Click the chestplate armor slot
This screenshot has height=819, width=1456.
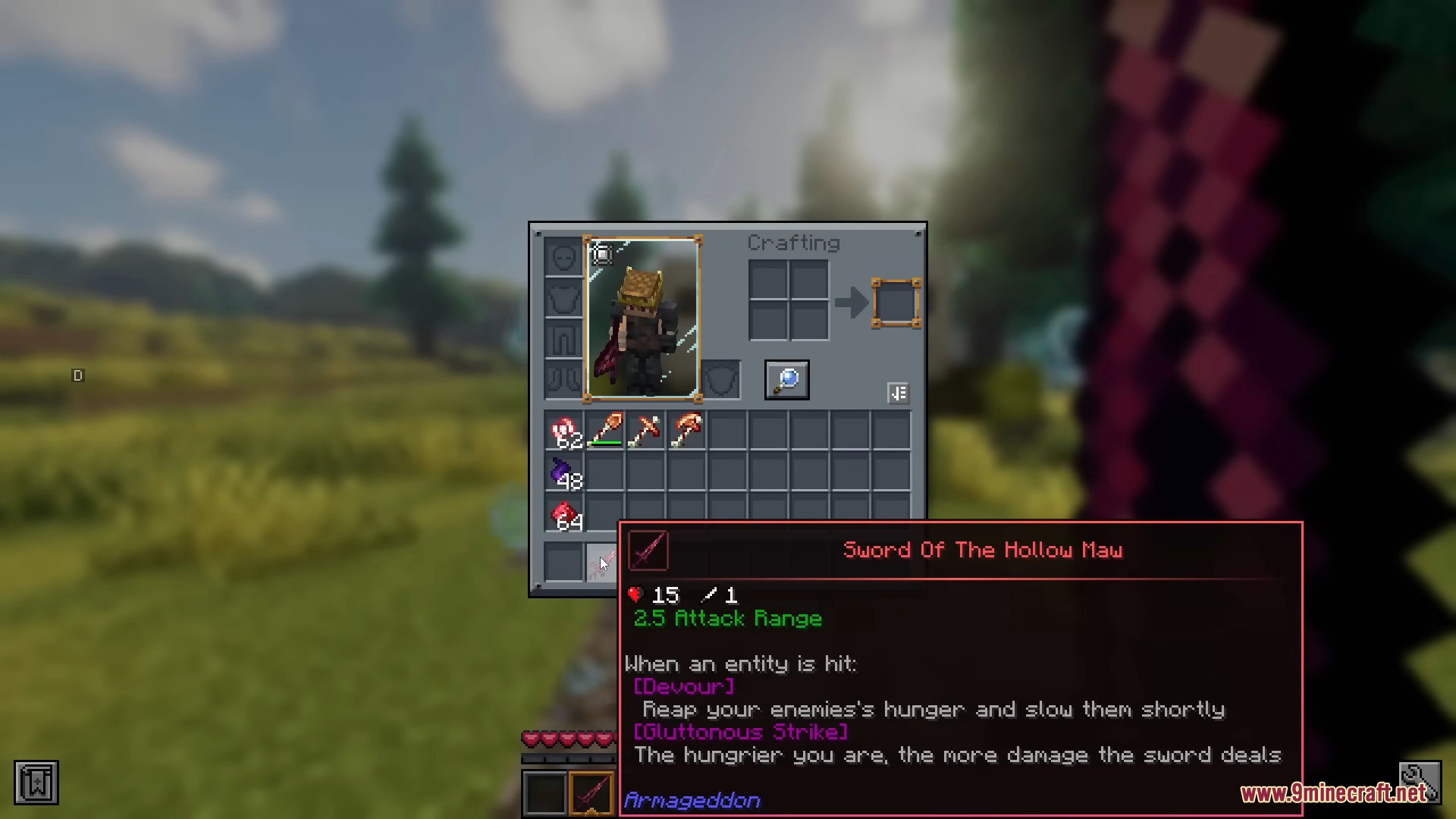tap(563, 297)
